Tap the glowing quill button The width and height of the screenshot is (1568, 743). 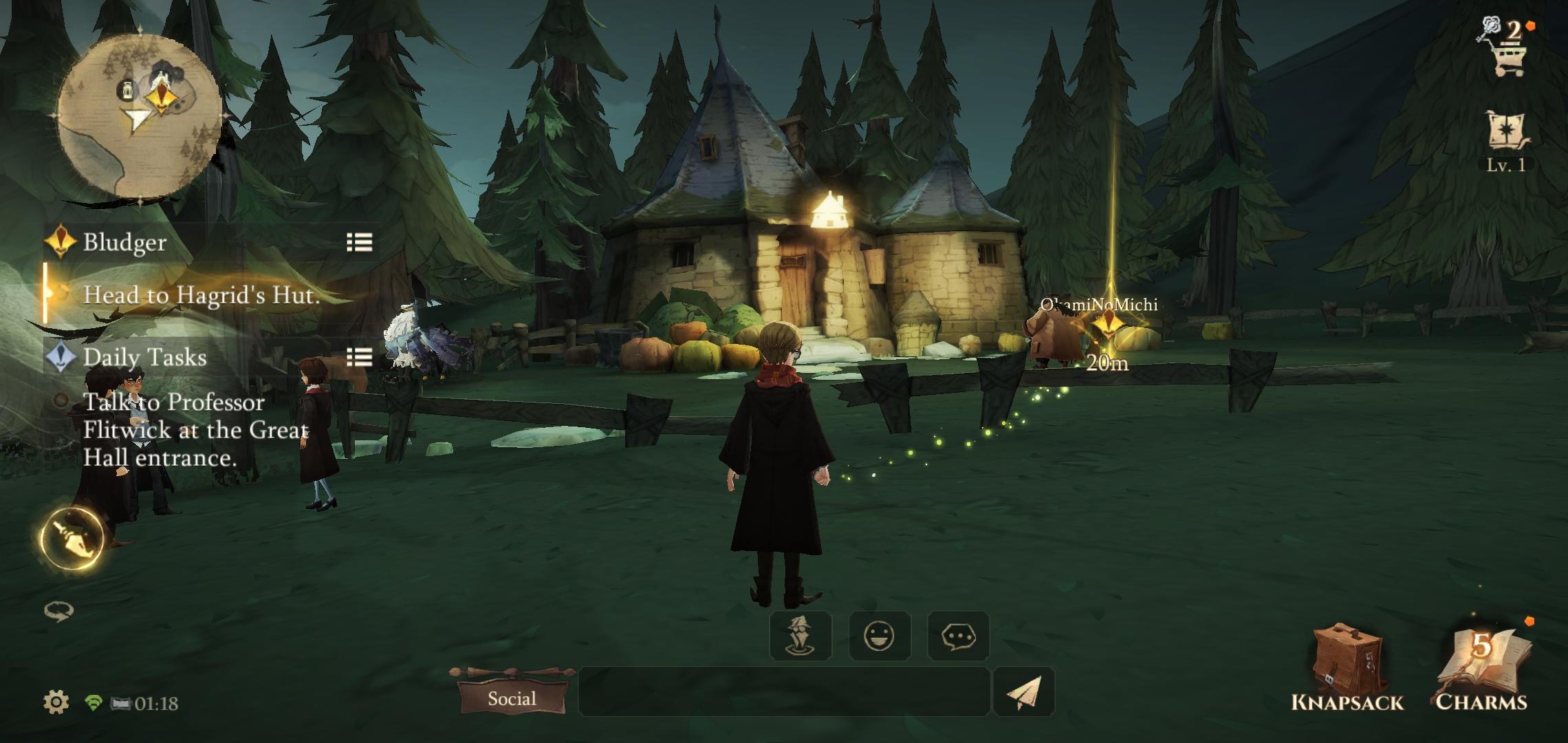click(x=72, y=538)
